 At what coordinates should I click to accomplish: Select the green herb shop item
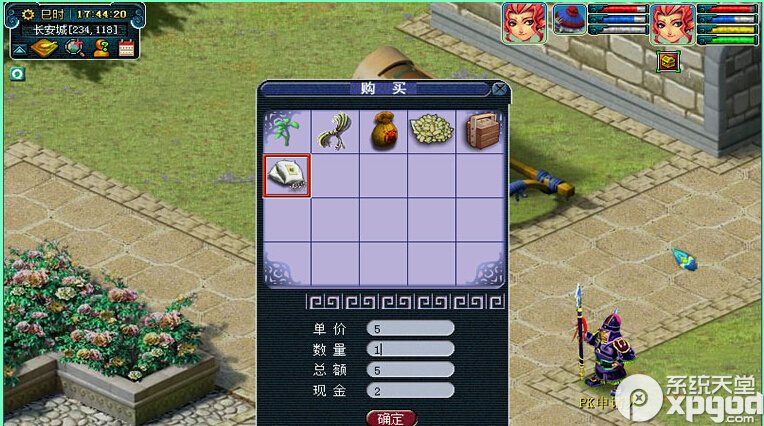pos(287,130)
